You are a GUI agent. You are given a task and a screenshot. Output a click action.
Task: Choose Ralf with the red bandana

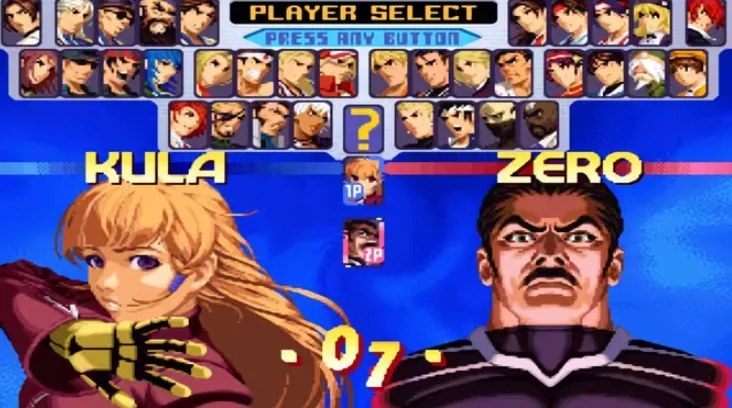click(x=120, y=72)
